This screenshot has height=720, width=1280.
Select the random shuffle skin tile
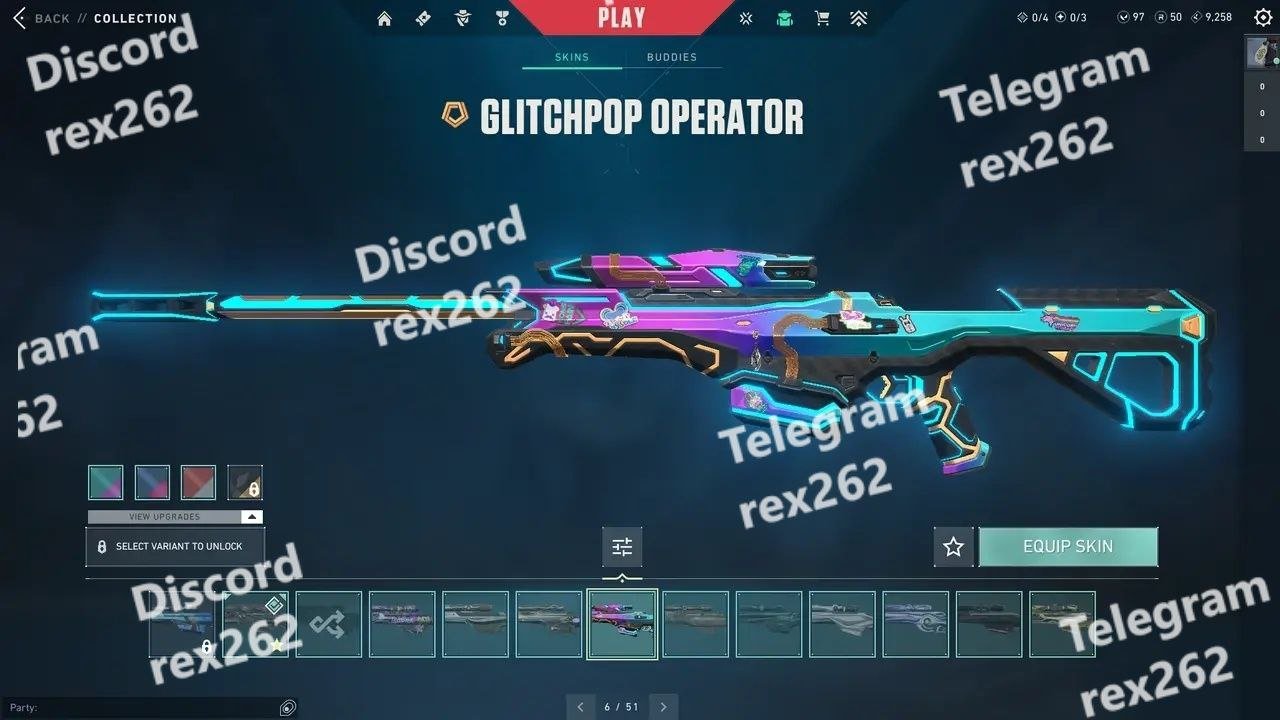pos(329,624)
